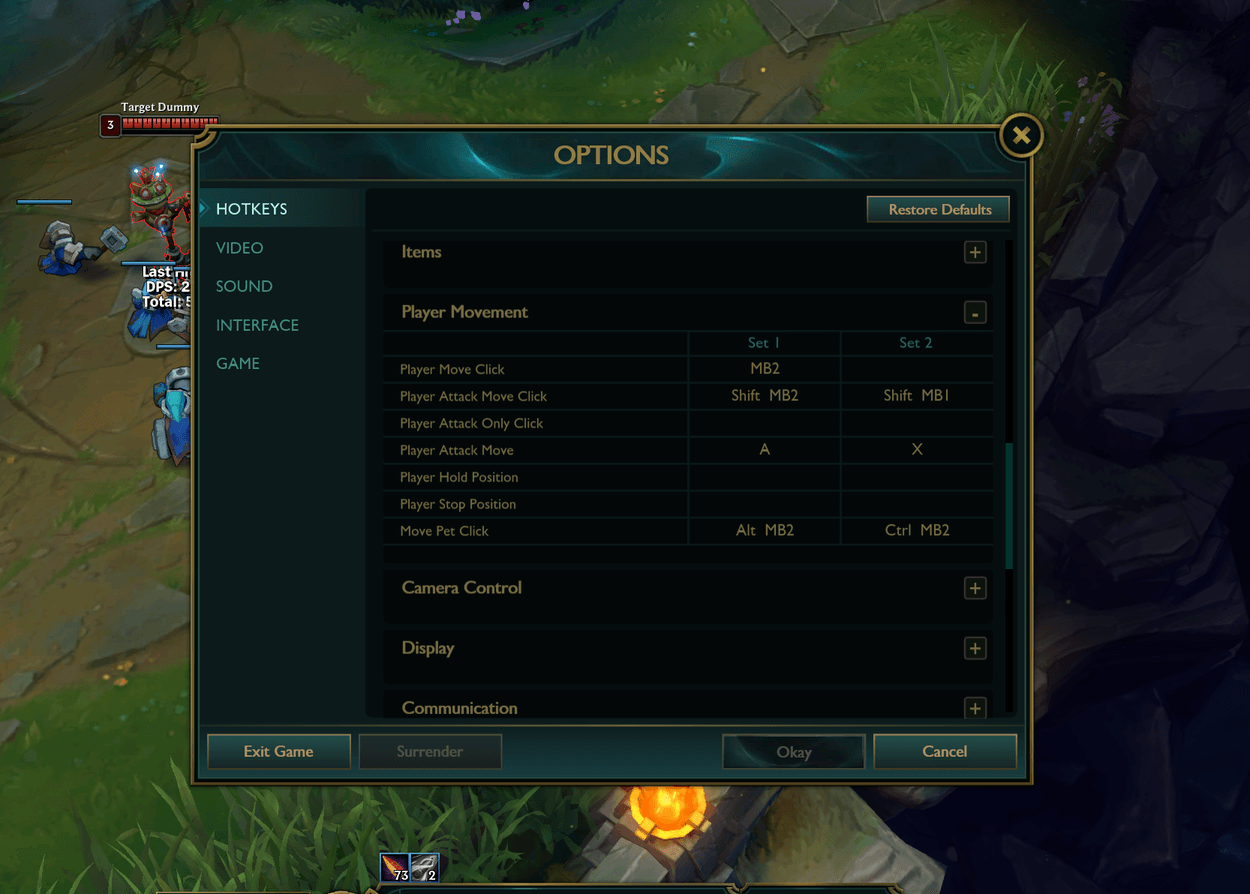This screenshot has width=1250, height=894.
Task: Expand the Camera Control section
Action: [975, 588]
